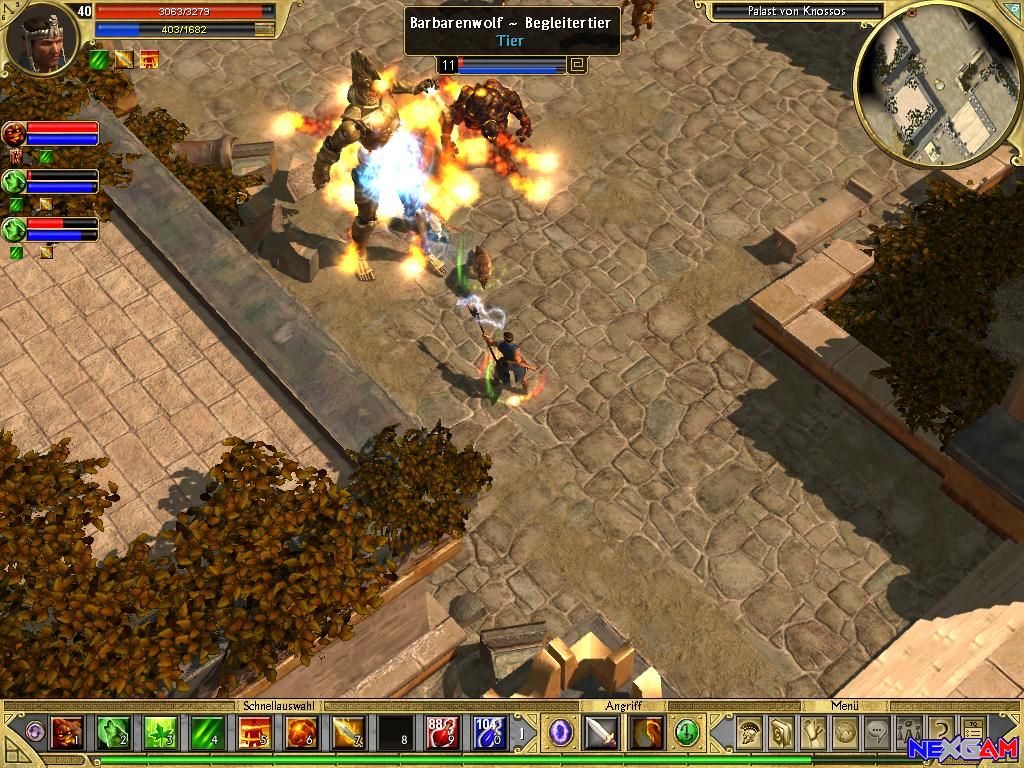Open the character window via helmet icon
The width and height of the screenshot is (1024, 768).
[x=746, y=733]
